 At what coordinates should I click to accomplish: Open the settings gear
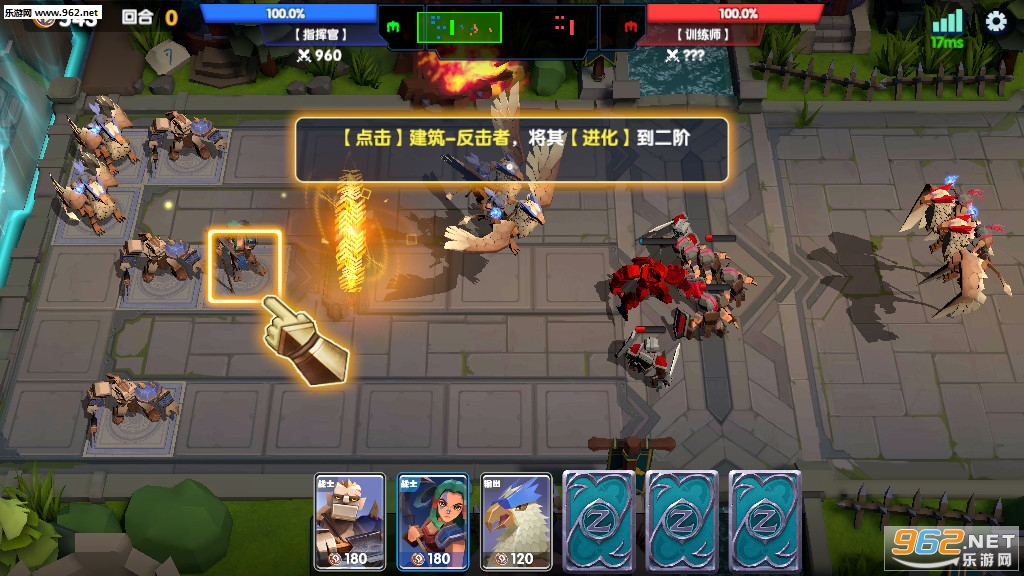tap(996, 22)
